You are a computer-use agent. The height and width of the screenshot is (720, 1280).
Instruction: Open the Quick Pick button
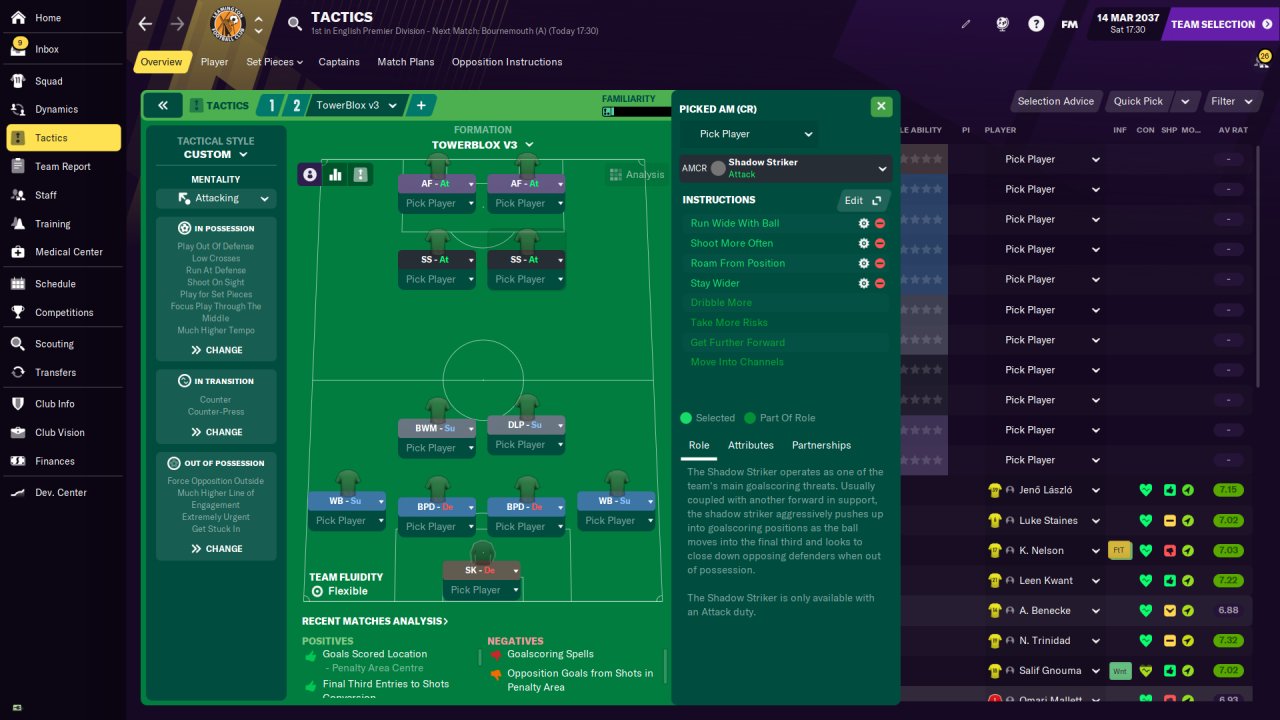tap(1140, 101)
